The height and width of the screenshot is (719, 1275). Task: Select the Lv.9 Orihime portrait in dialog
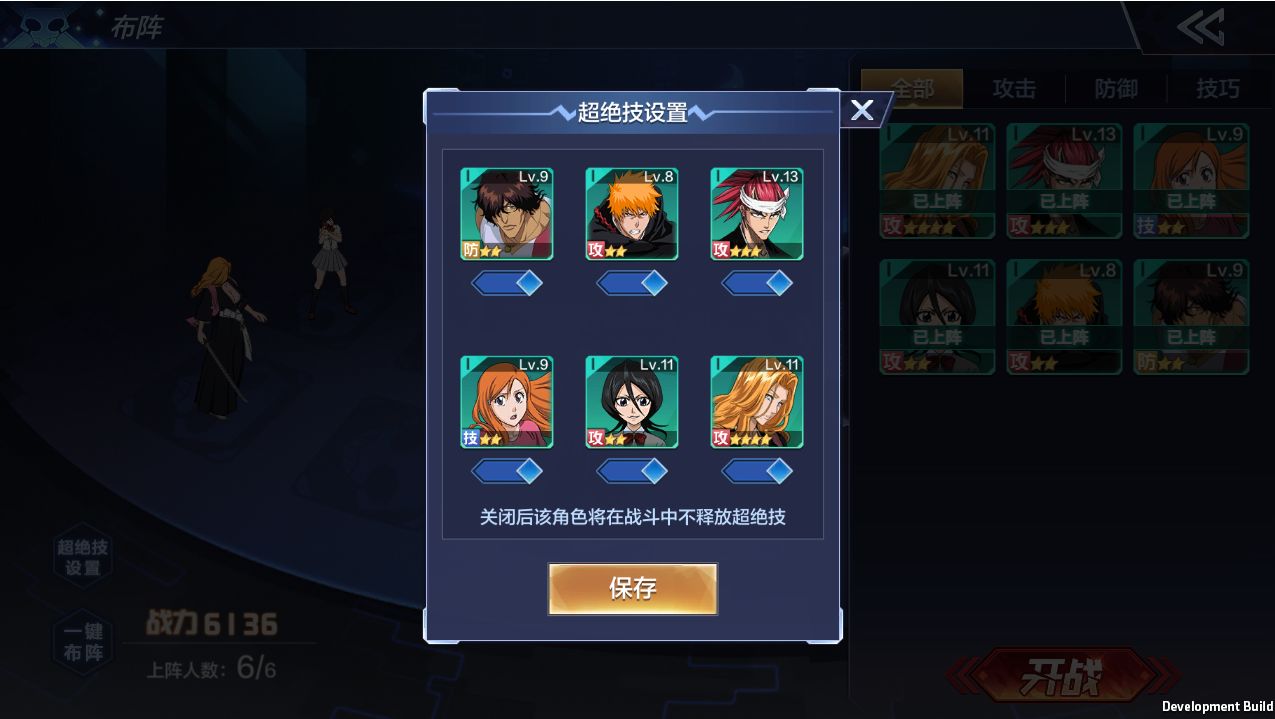(507, 402)
